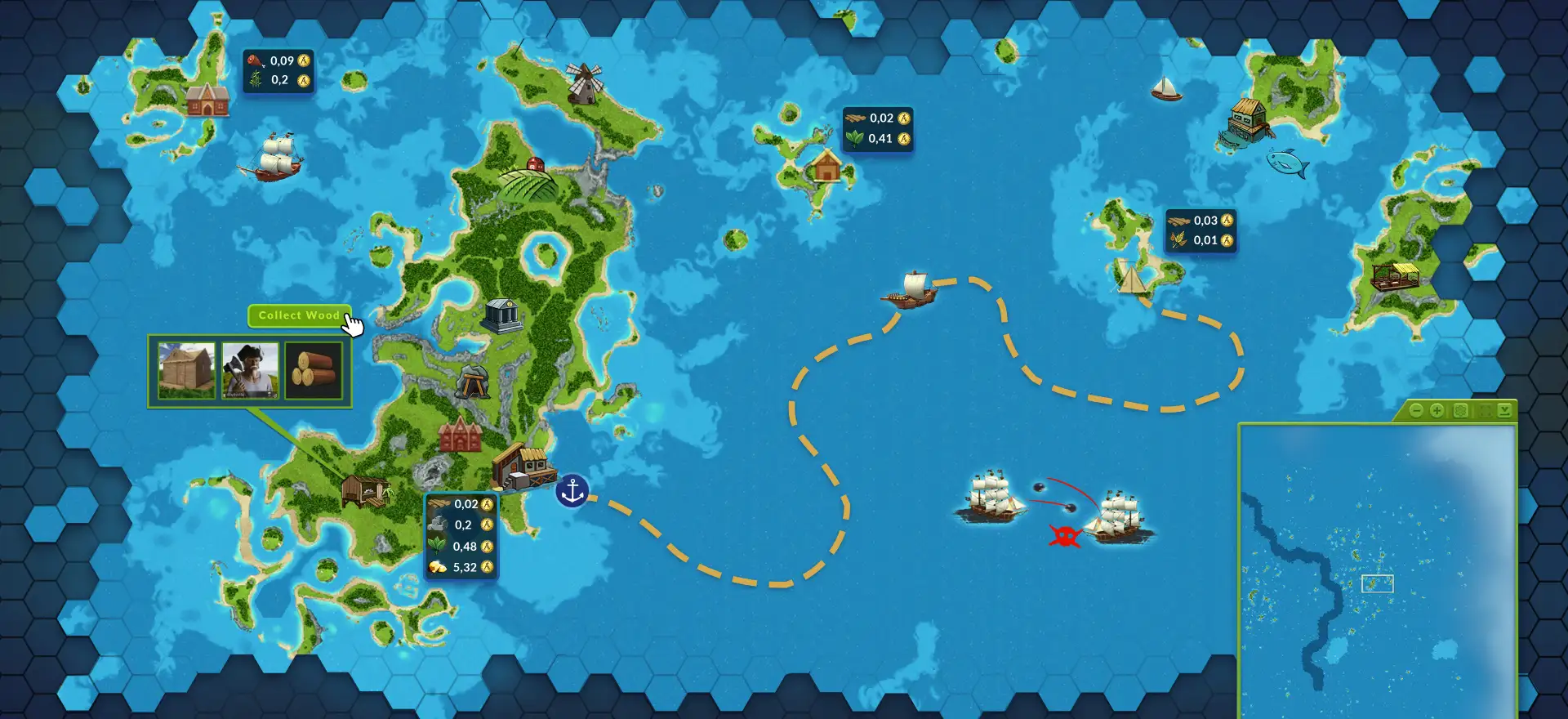Viewport: 1568px width, 719px height.
Task: Zoom in using the minimap plus button
Action: 1437,411
